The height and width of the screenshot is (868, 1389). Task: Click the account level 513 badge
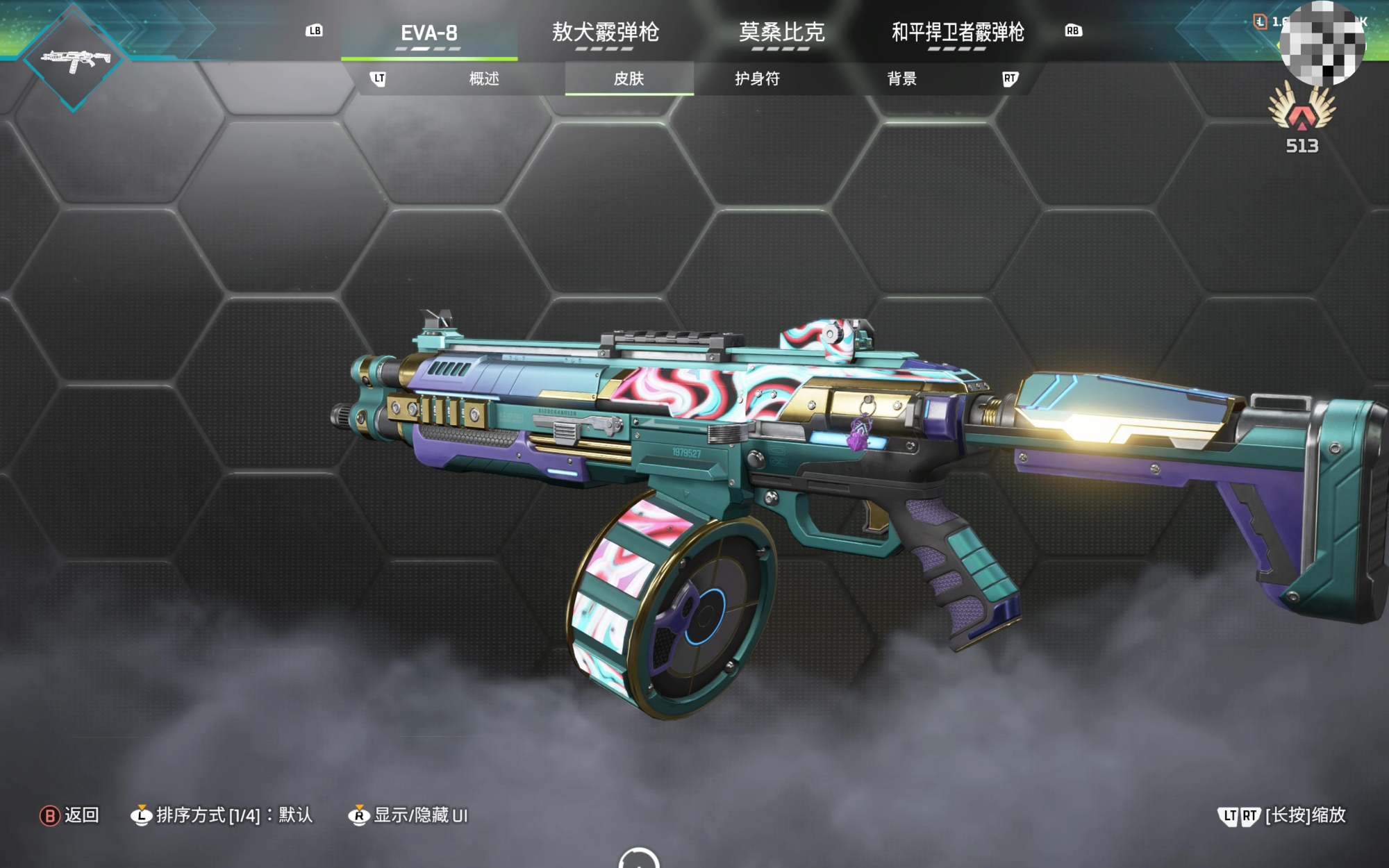[x=1301, y=118]
